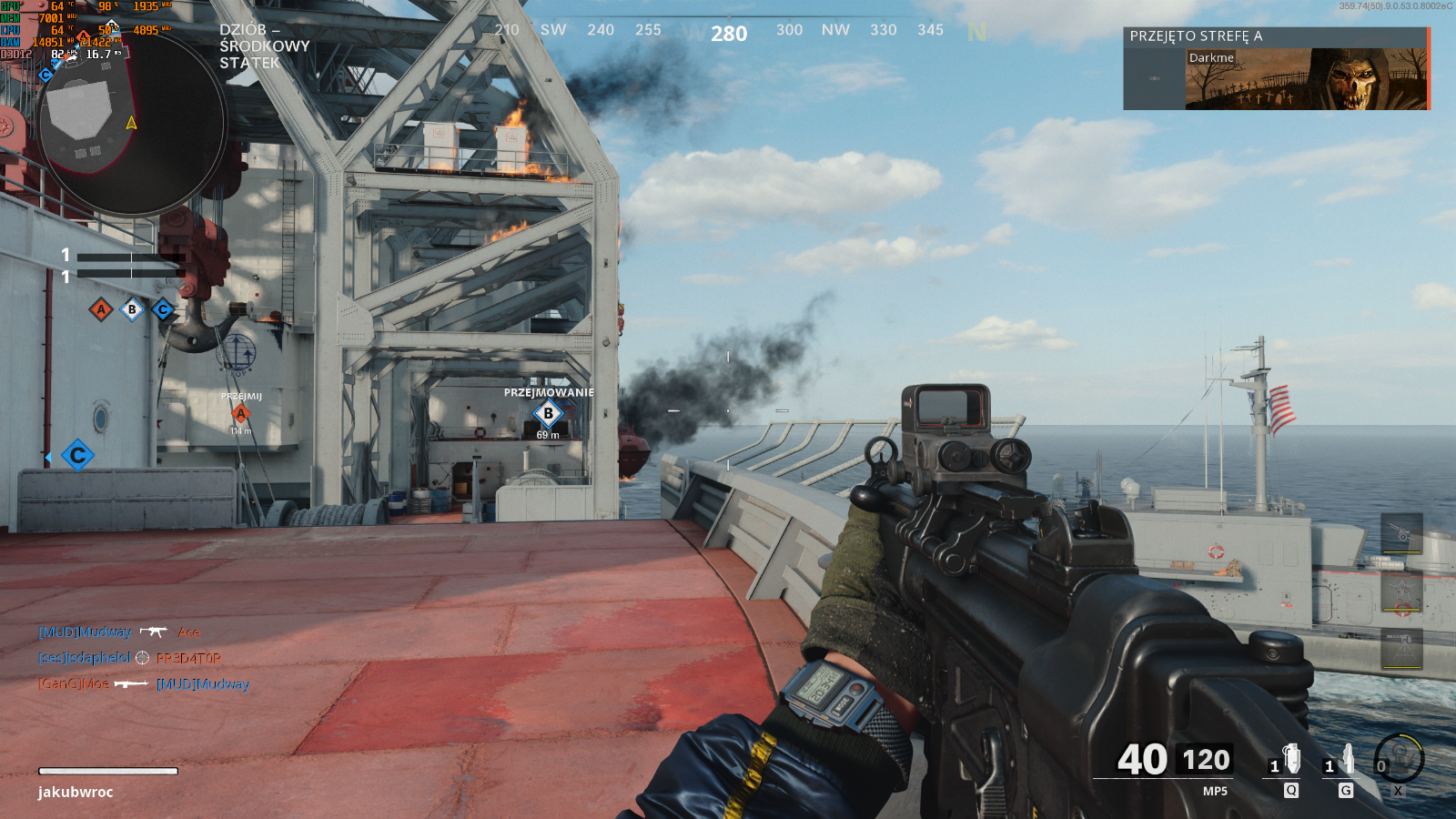Activate the artillery scorestreak icon
Screen dimensions: 1456x819
point(1402,533)
